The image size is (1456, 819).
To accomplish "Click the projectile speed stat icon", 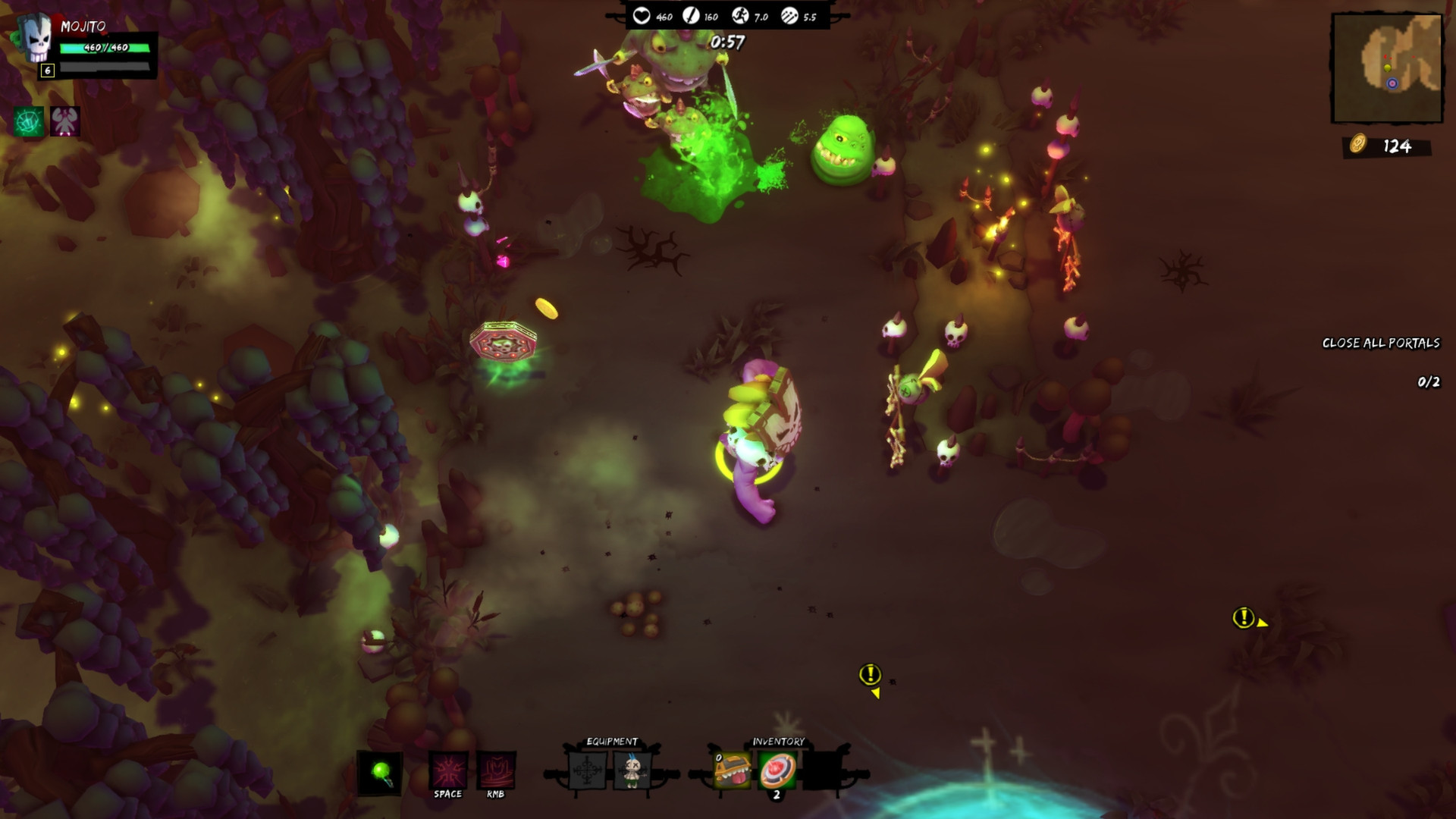I will tap(789, 14).
